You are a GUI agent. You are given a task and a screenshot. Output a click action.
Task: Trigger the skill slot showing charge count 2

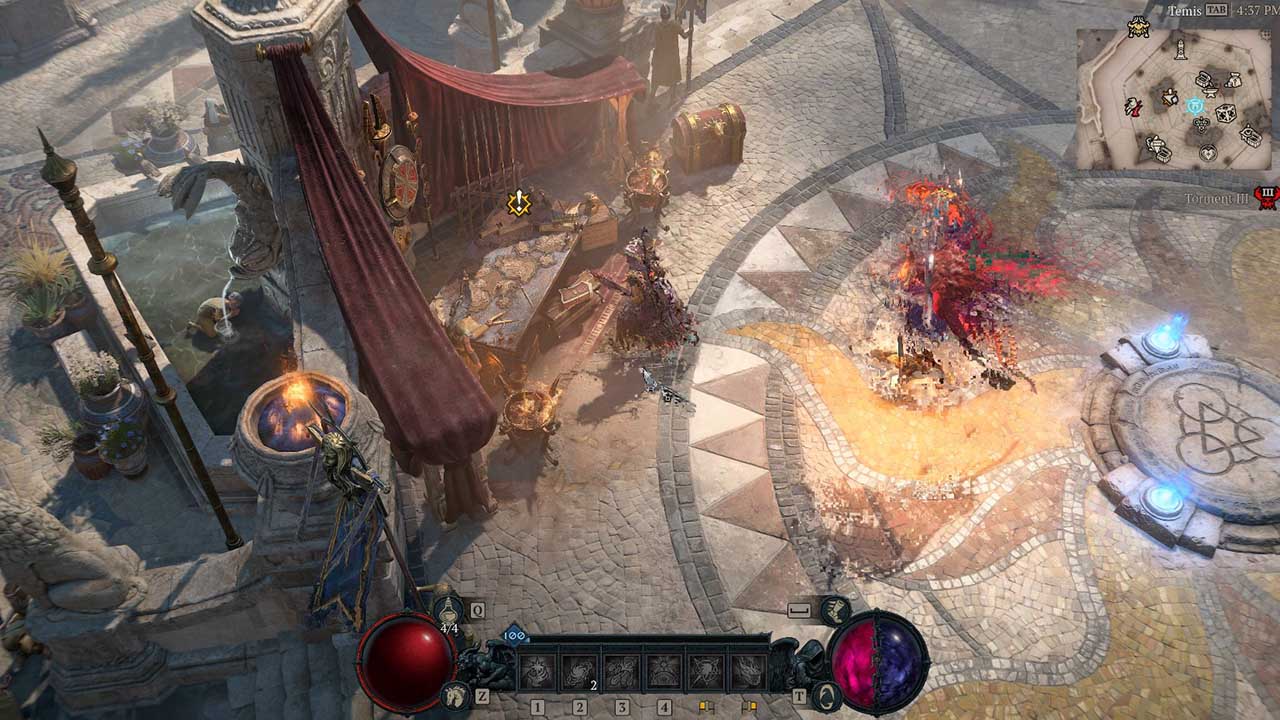tap(580, 671)
